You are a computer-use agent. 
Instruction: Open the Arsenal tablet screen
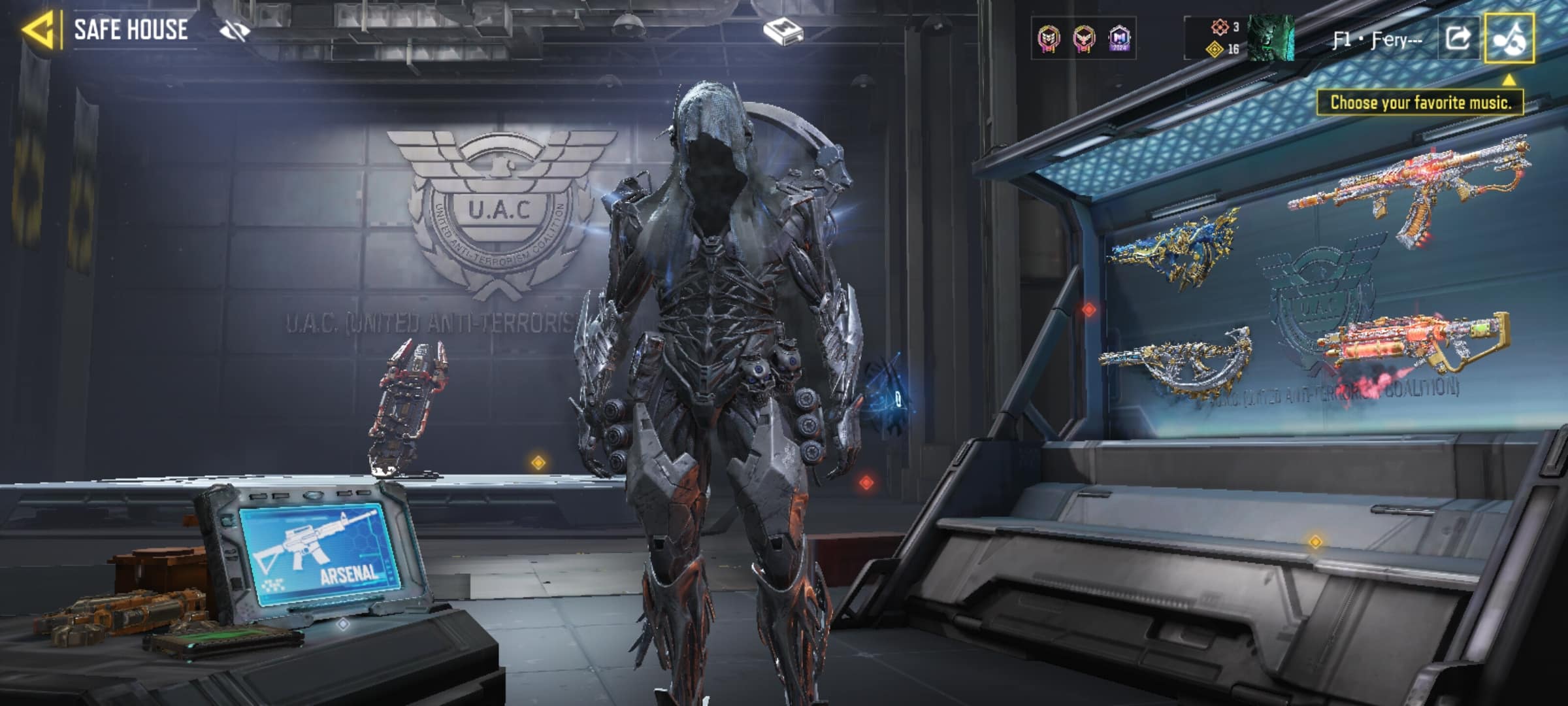[x=319, y=555]
